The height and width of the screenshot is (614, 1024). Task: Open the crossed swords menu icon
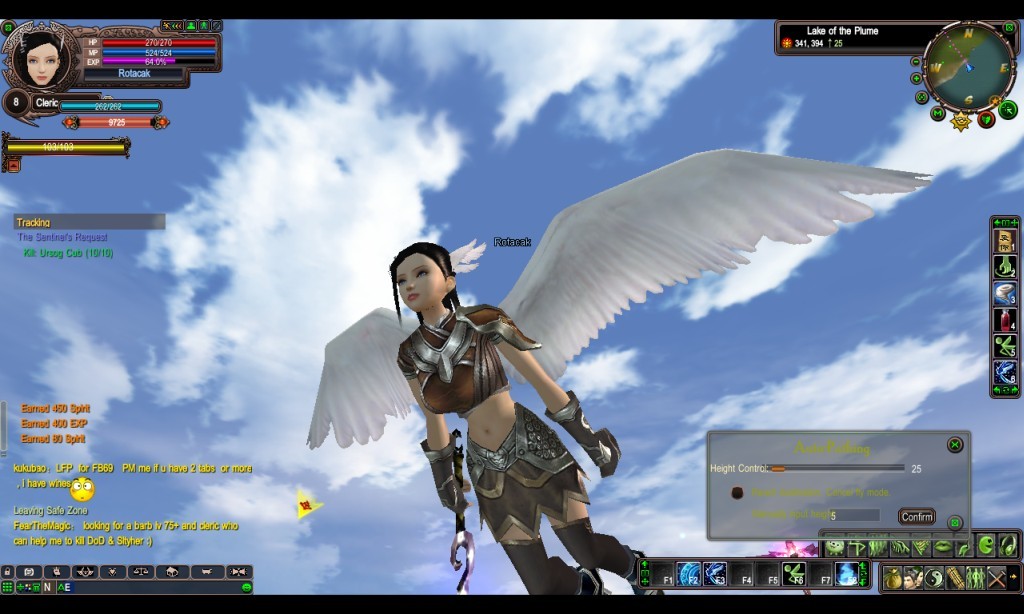997,577
